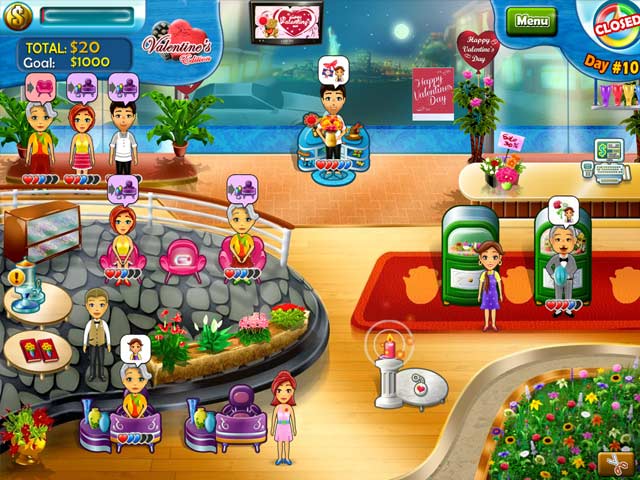Click the gold dollar coin icon
Screen dimensions: 640x480
point(21,14)
